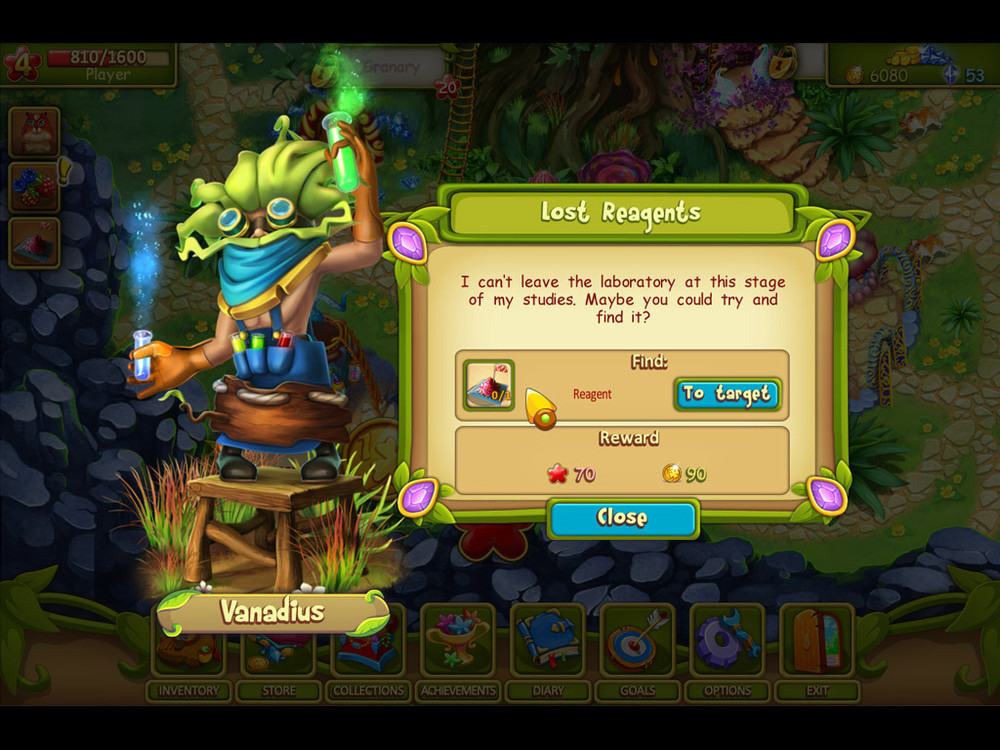The height and width of the screenshot is (750, 1000).
Task: Open the Options gear menu
Action: pos(728,652)
